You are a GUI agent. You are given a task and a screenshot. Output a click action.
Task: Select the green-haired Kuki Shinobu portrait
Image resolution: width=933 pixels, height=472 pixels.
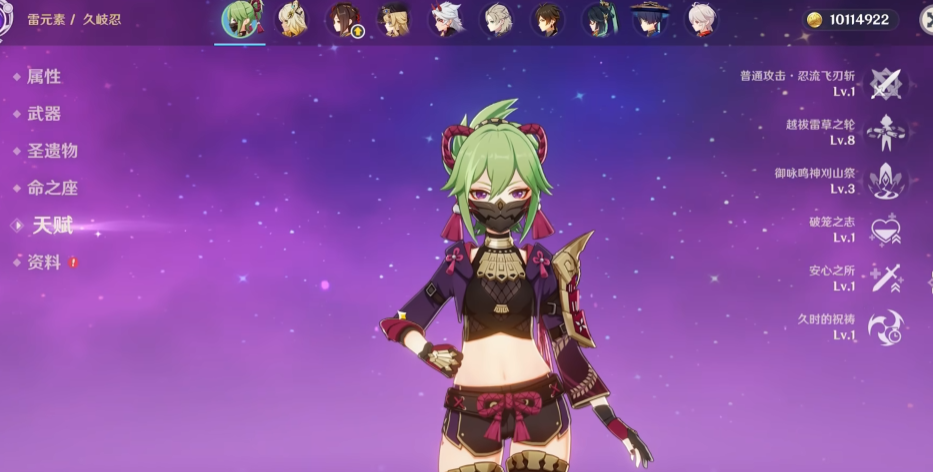[240, 19]
